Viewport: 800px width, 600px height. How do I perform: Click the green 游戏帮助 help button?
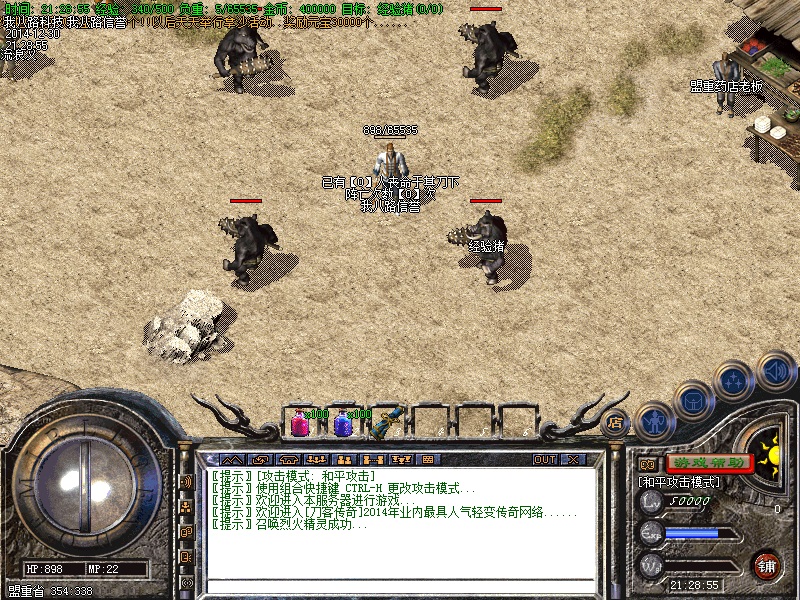coord(710,463)
